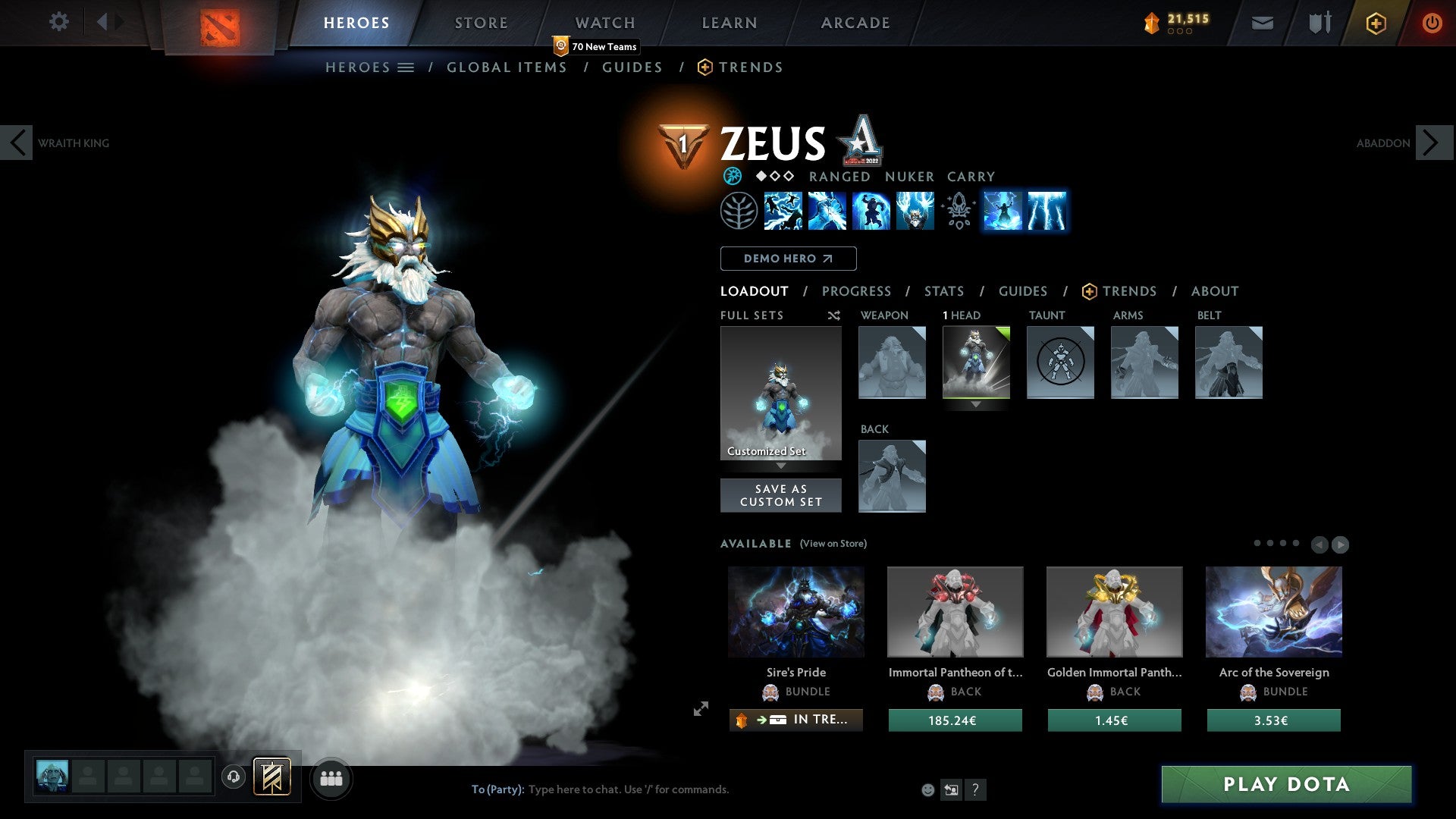
Task: Open the friends list icon near the chat bar
Action: (331, 777)
